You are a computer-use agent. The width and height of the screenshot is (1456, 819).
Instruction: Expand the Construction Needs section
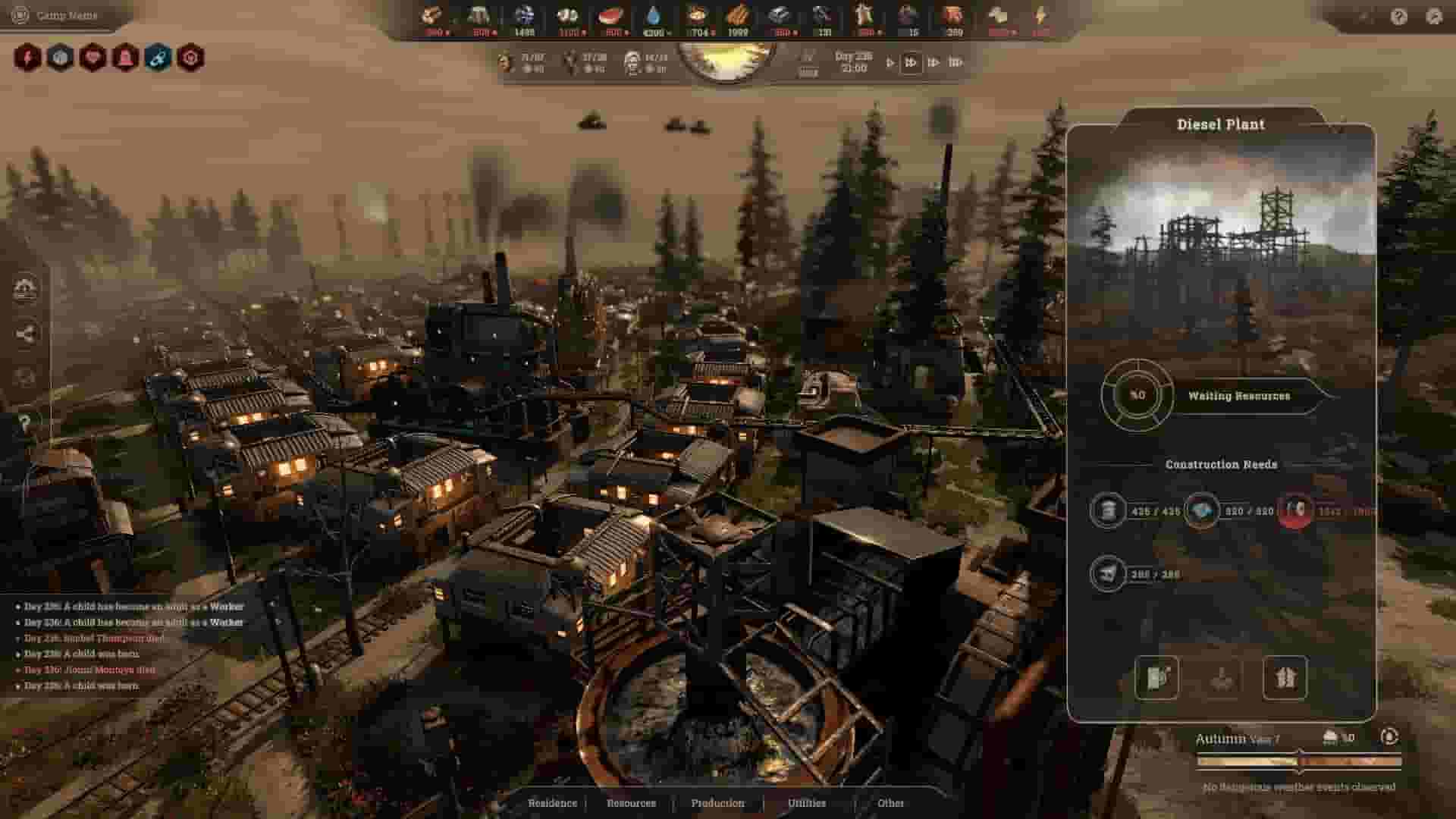point(1221,465)
